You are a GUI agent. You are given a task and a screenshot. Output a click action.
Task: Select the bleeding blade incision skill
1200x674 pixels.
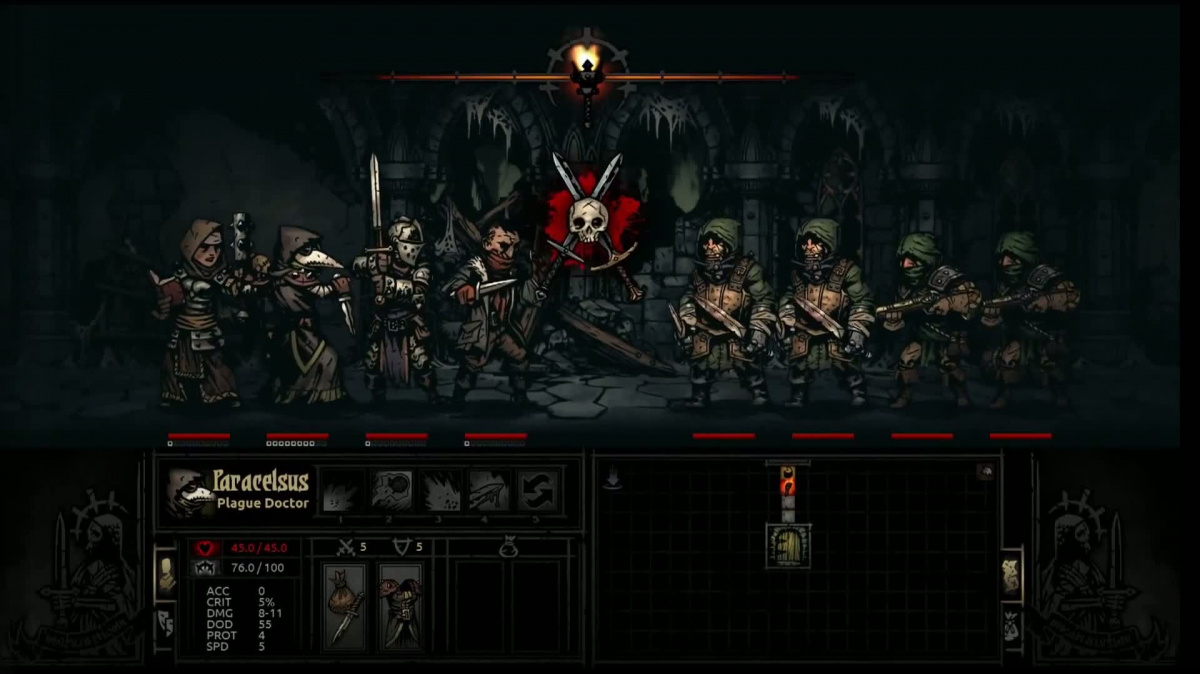click(x=490, y=491)
